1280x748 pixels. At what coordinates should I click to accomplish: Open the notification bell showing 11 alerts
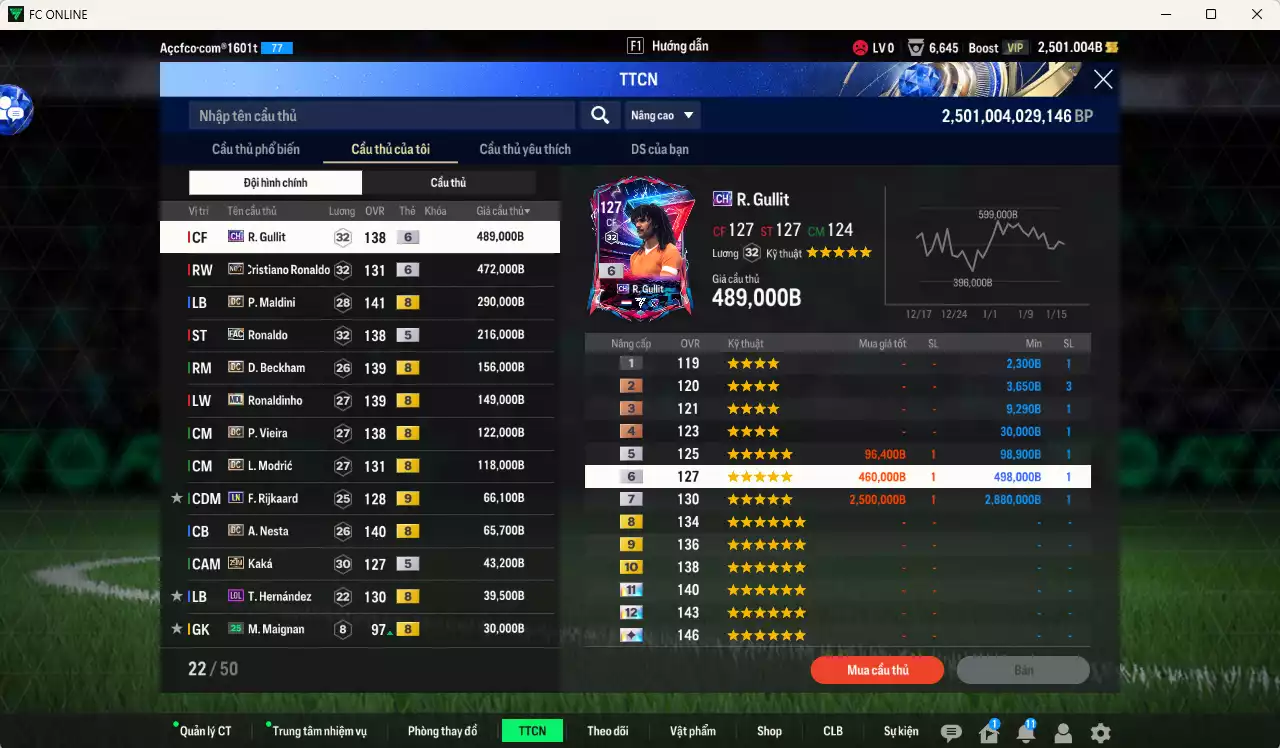(x=1025, y=732)
